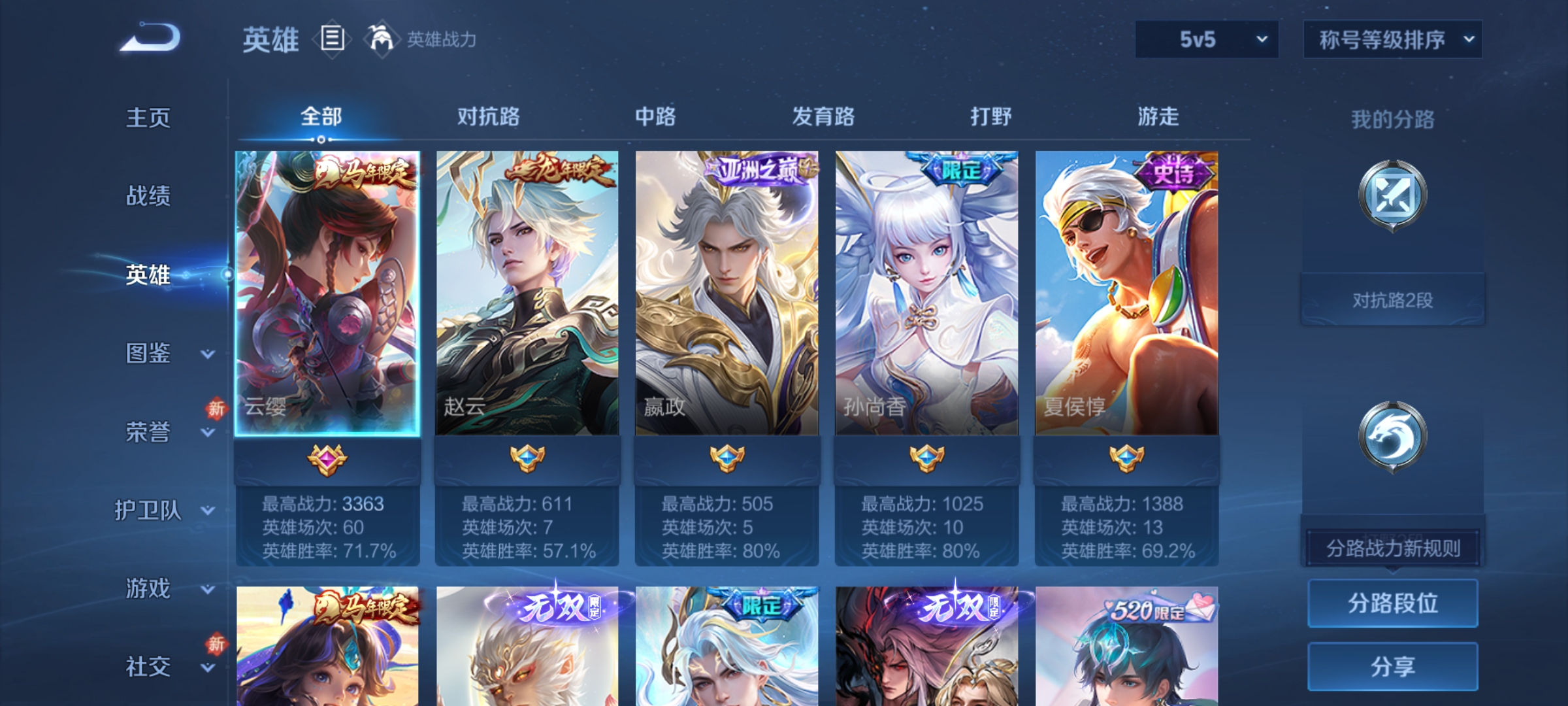Open the 称号等级排序 sorting dropdown
The height and width of the screenshot is (706, 1568).
point(1392,39)
